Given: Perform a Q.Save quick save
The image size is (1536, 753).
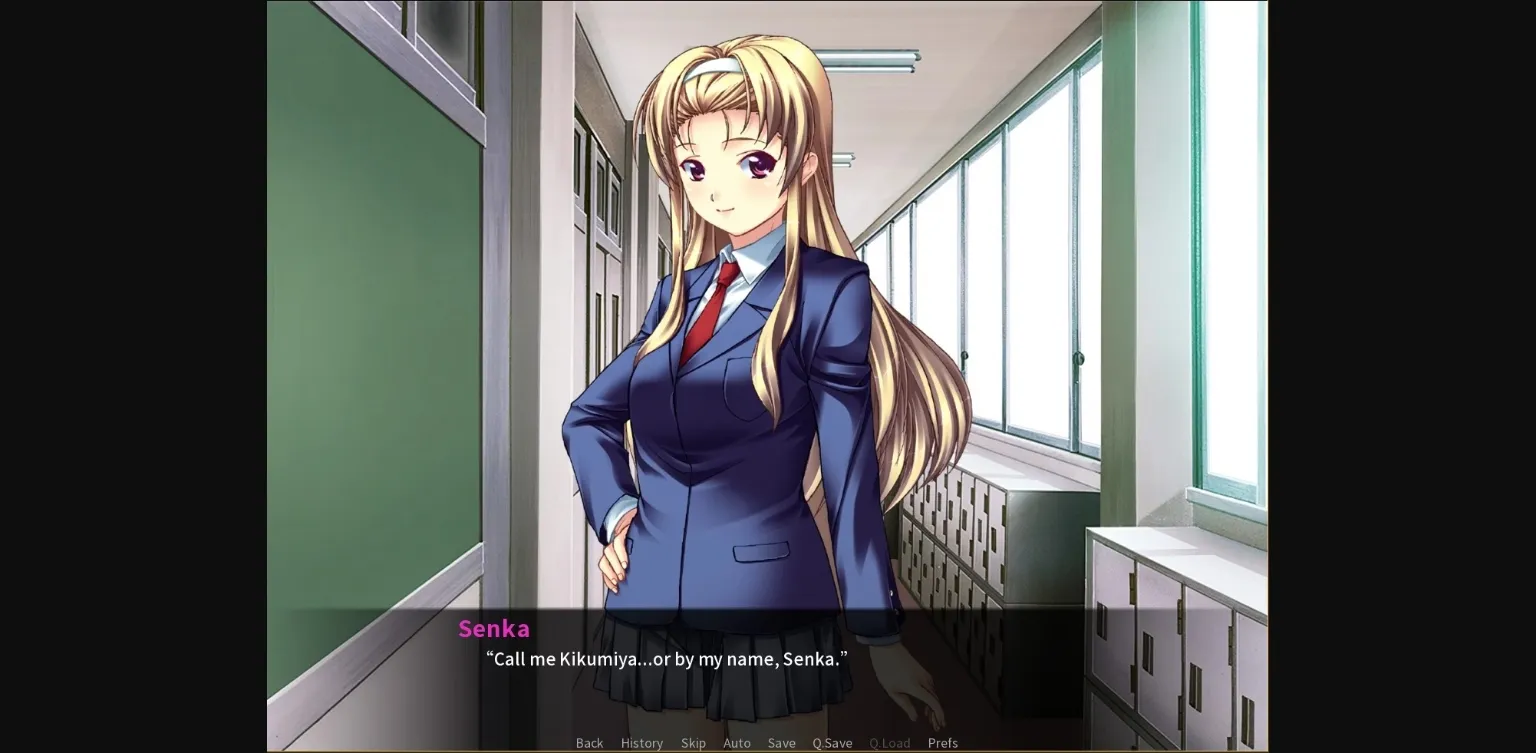Looking at the screenshot, I should (833, 743).
